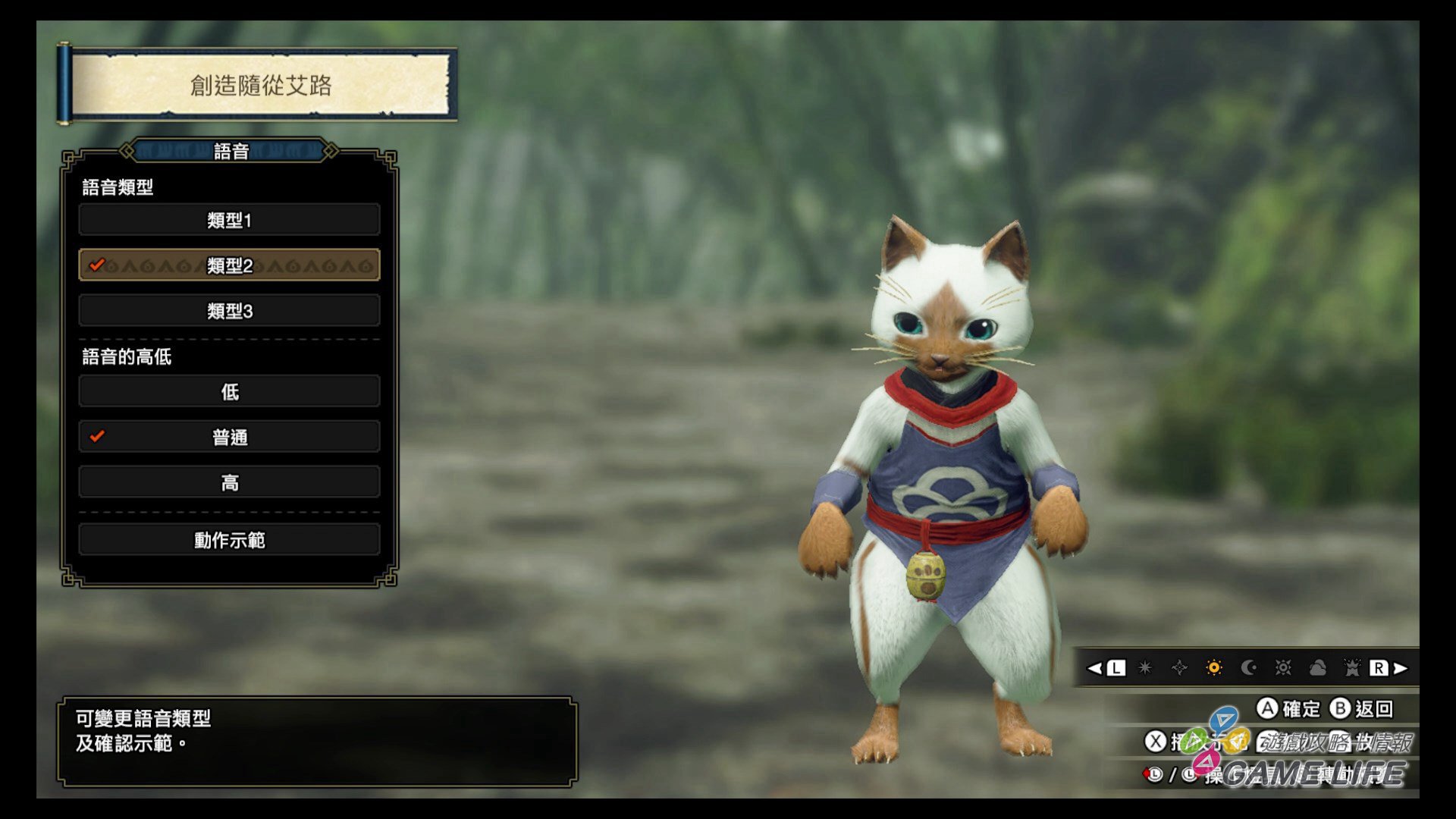The height and width of the screenshot is (819, 1456).
Task: Choose the grey spiked sun lighting icon
Action: (1283, 668)
